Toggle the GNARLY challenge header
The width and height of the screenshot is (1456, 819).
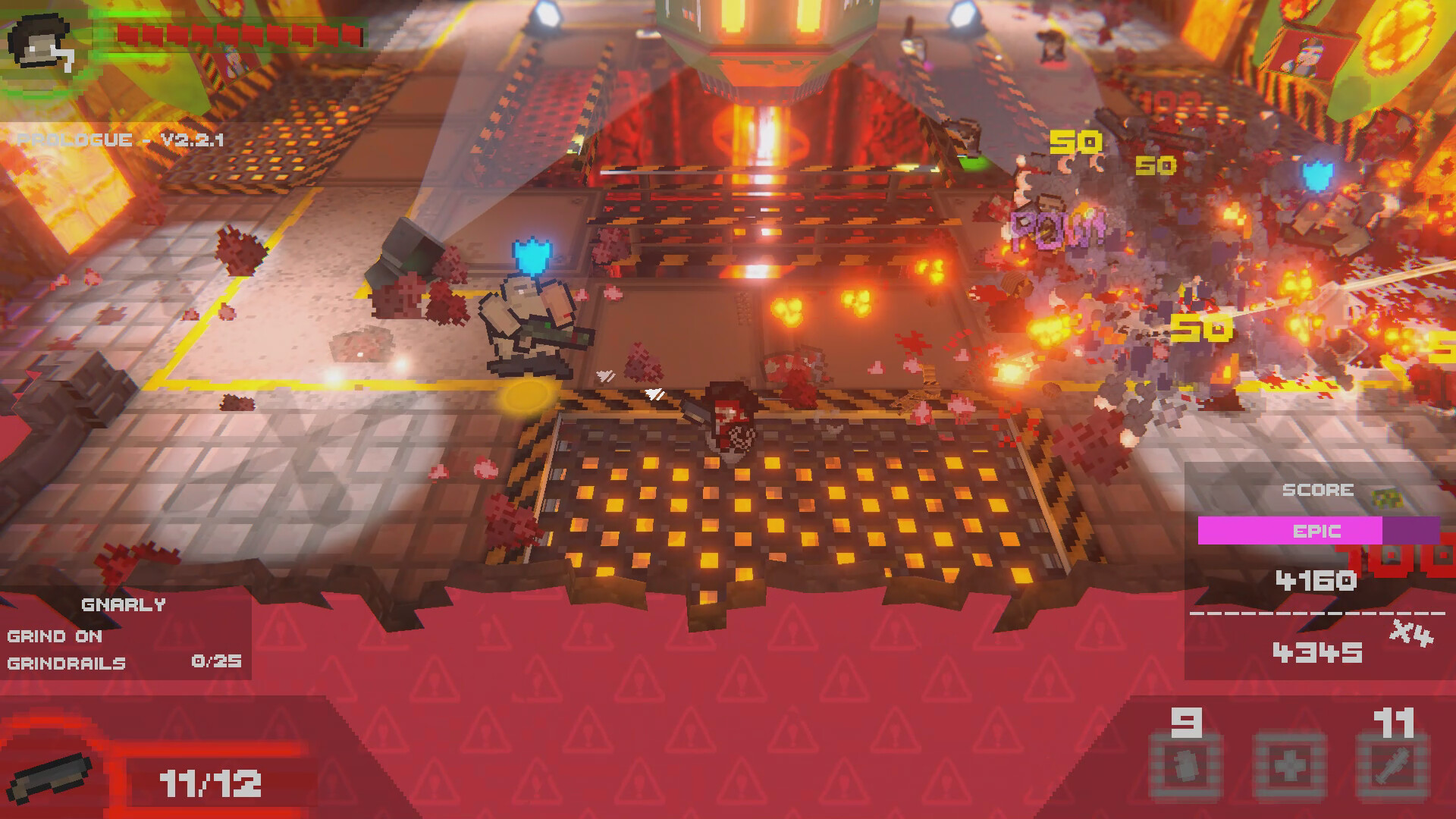tap(124, 604)
